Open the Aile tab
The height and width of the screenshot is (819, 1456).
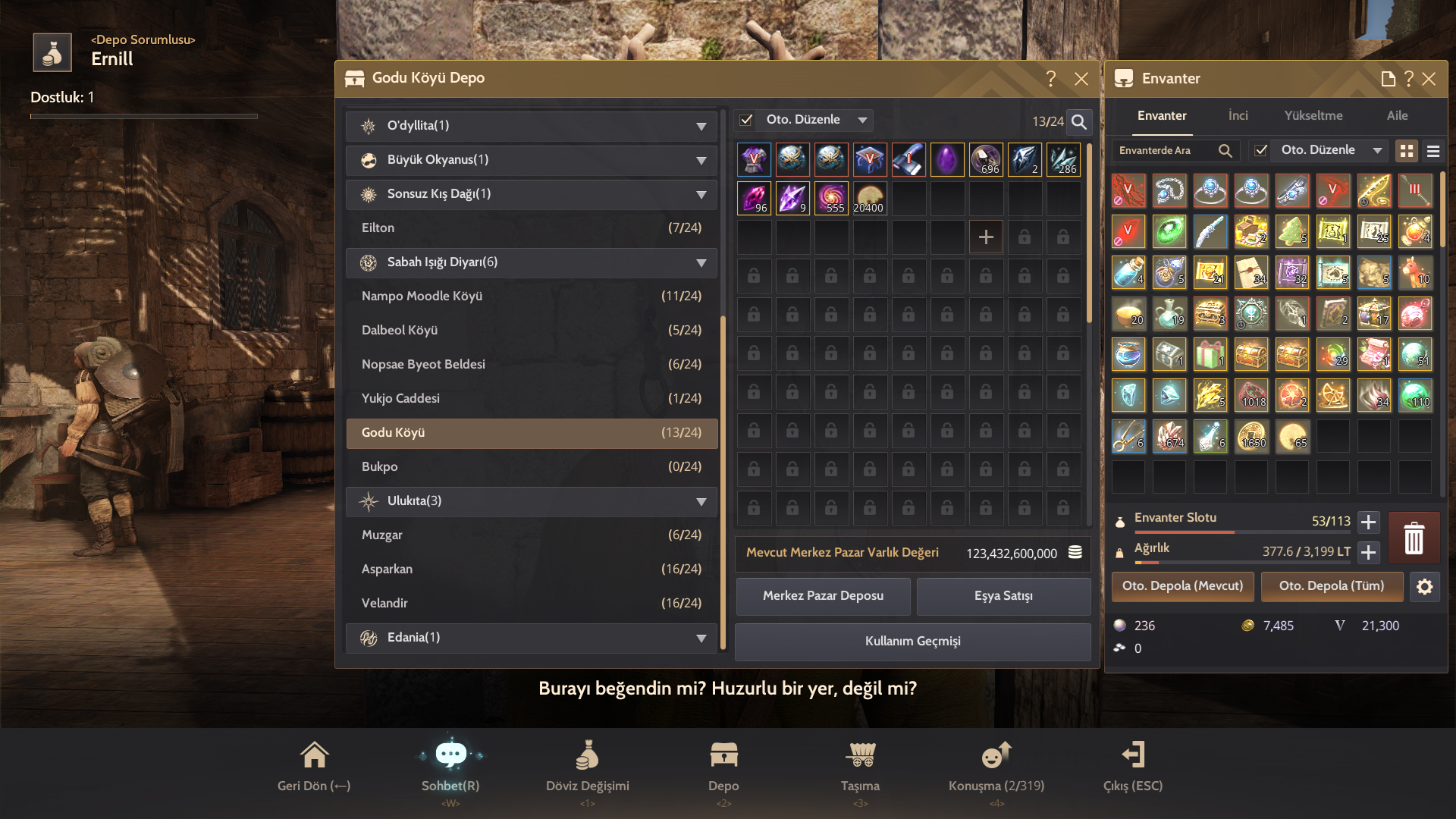(x=1398, y=115)
